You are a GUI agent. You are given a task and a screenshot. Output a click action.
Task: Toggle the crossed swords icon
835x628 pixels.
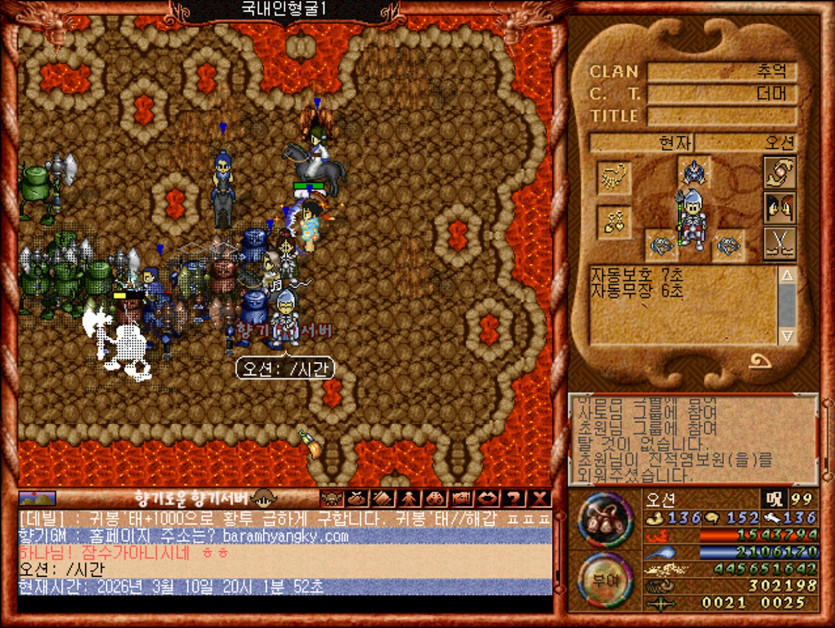[778, 242]
